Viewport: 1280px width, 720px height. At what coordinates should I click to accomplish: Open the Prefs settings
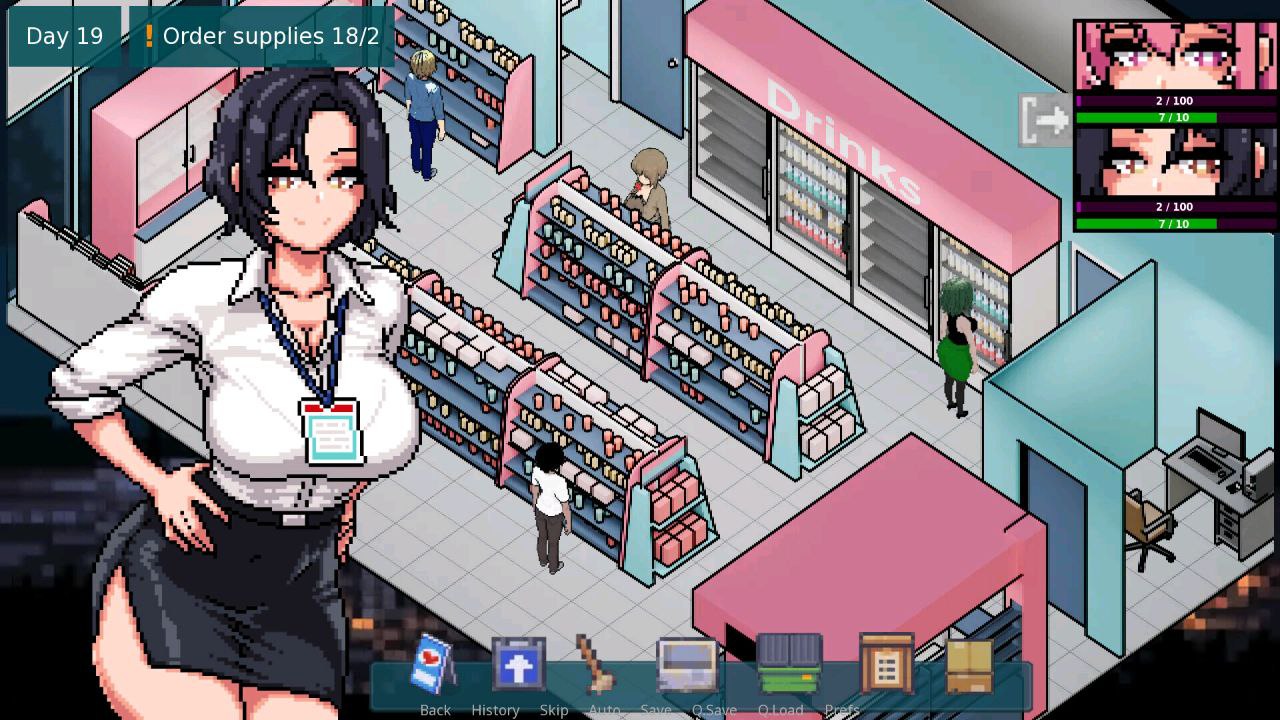pos(842,709)
